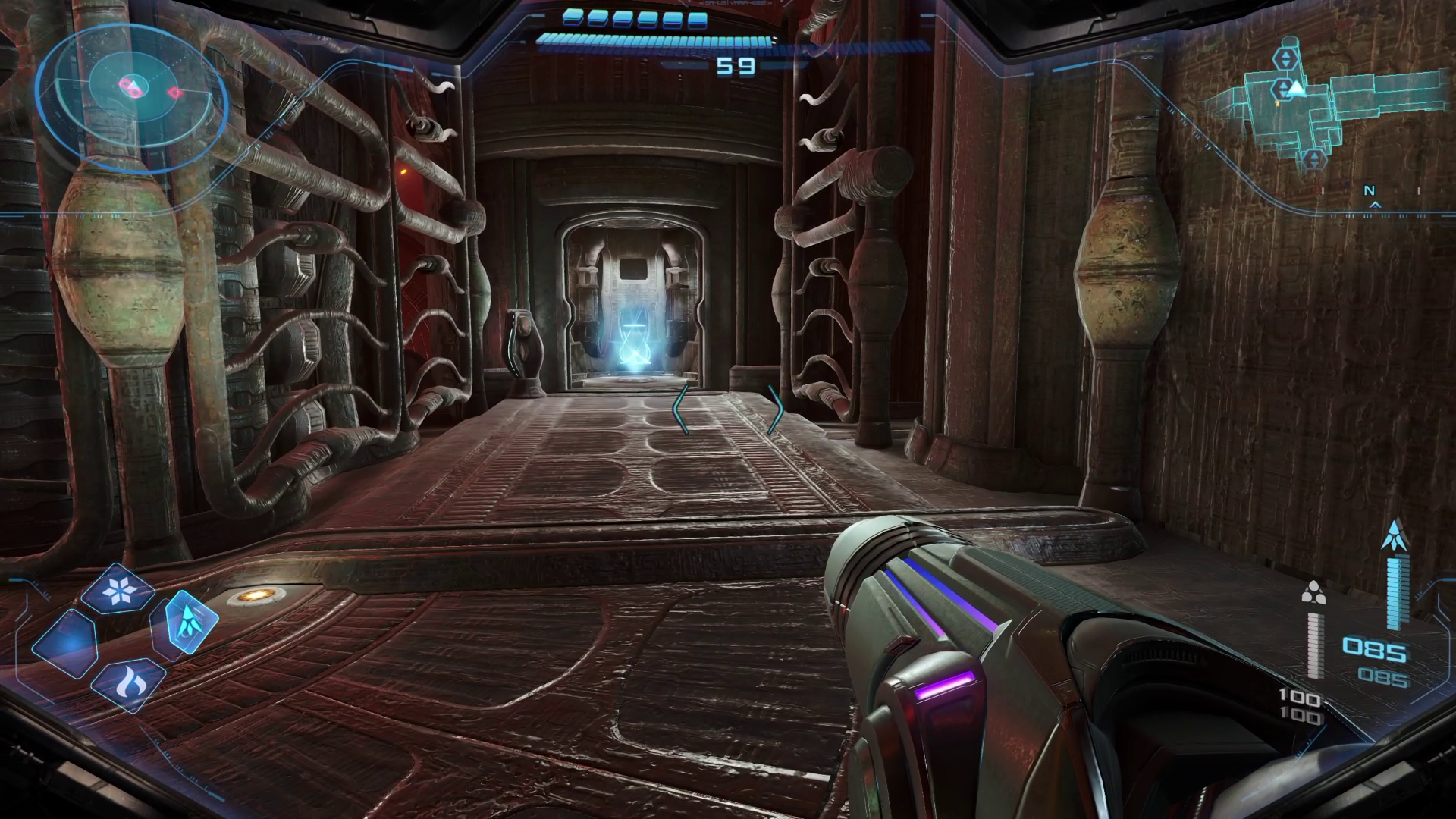The height and width of the screenshot is (819, 1456).
Task: Select the snowflake ice shot slot
Action: (x=118, y=591)
